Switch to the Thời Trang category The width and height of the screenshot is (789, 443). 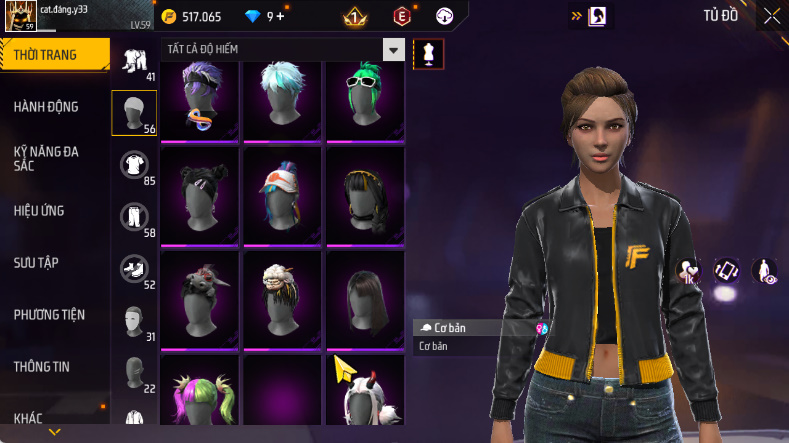pos(46,55)
